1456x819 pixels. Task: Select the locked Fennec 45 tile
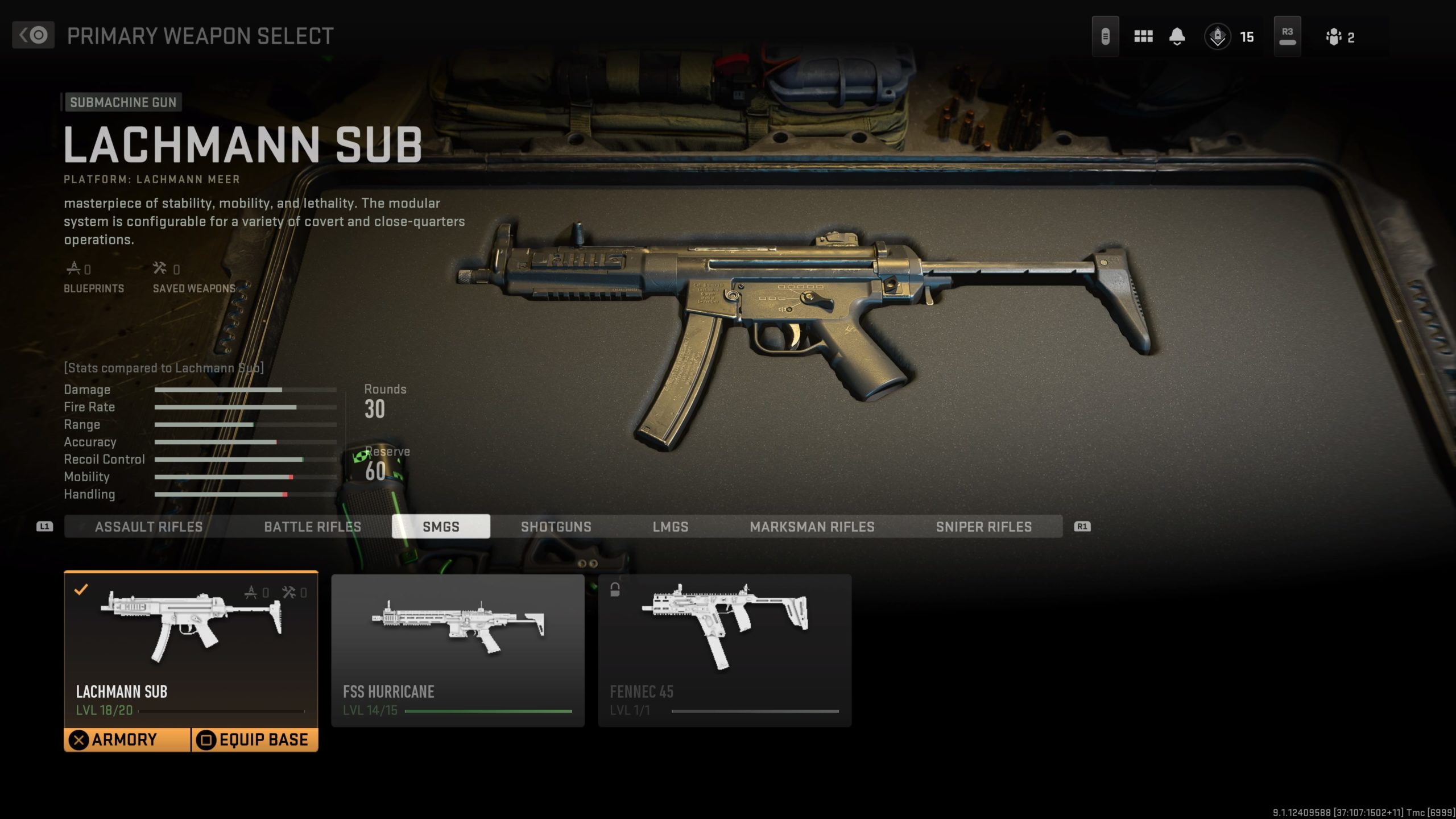click(725, 650)
